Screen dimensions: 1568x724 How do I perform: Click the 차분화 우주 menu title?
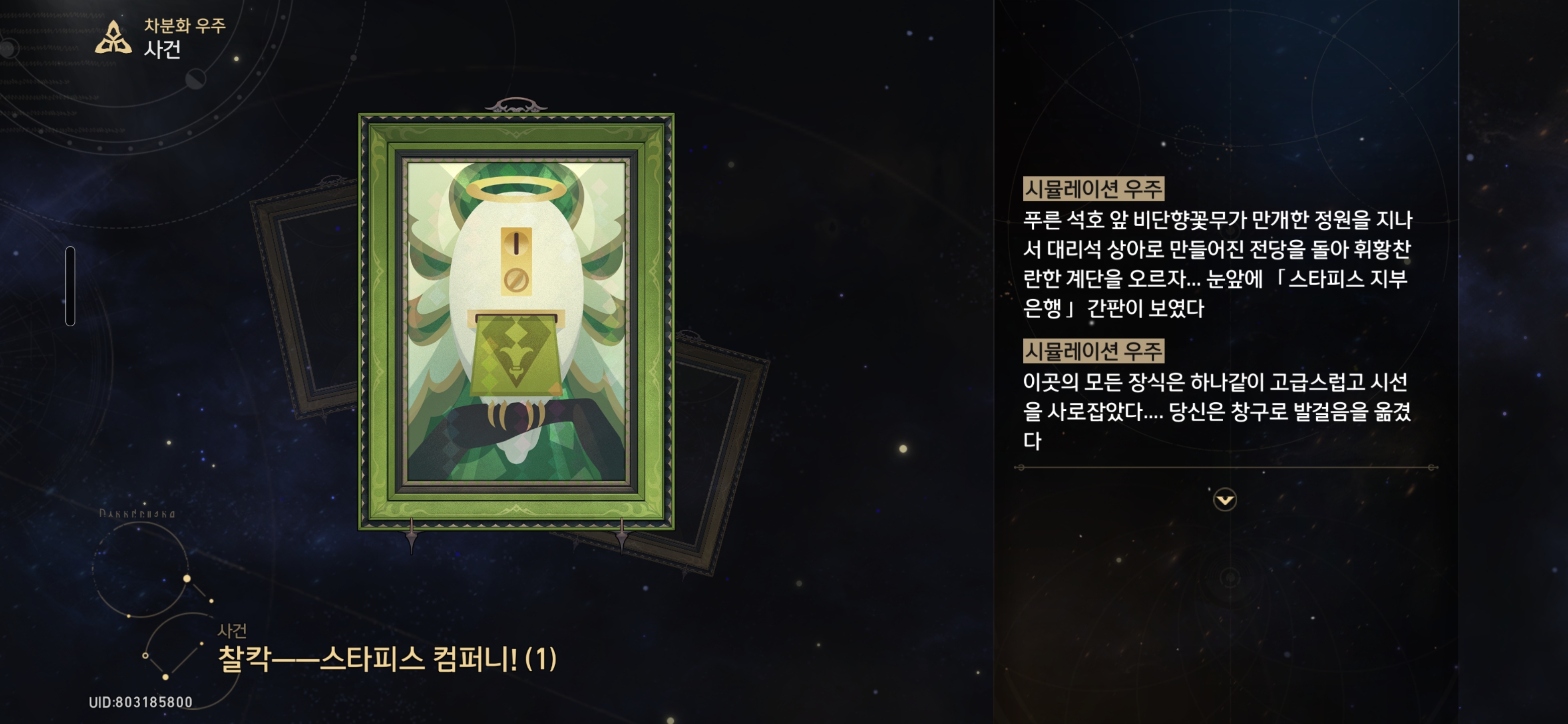181,26
